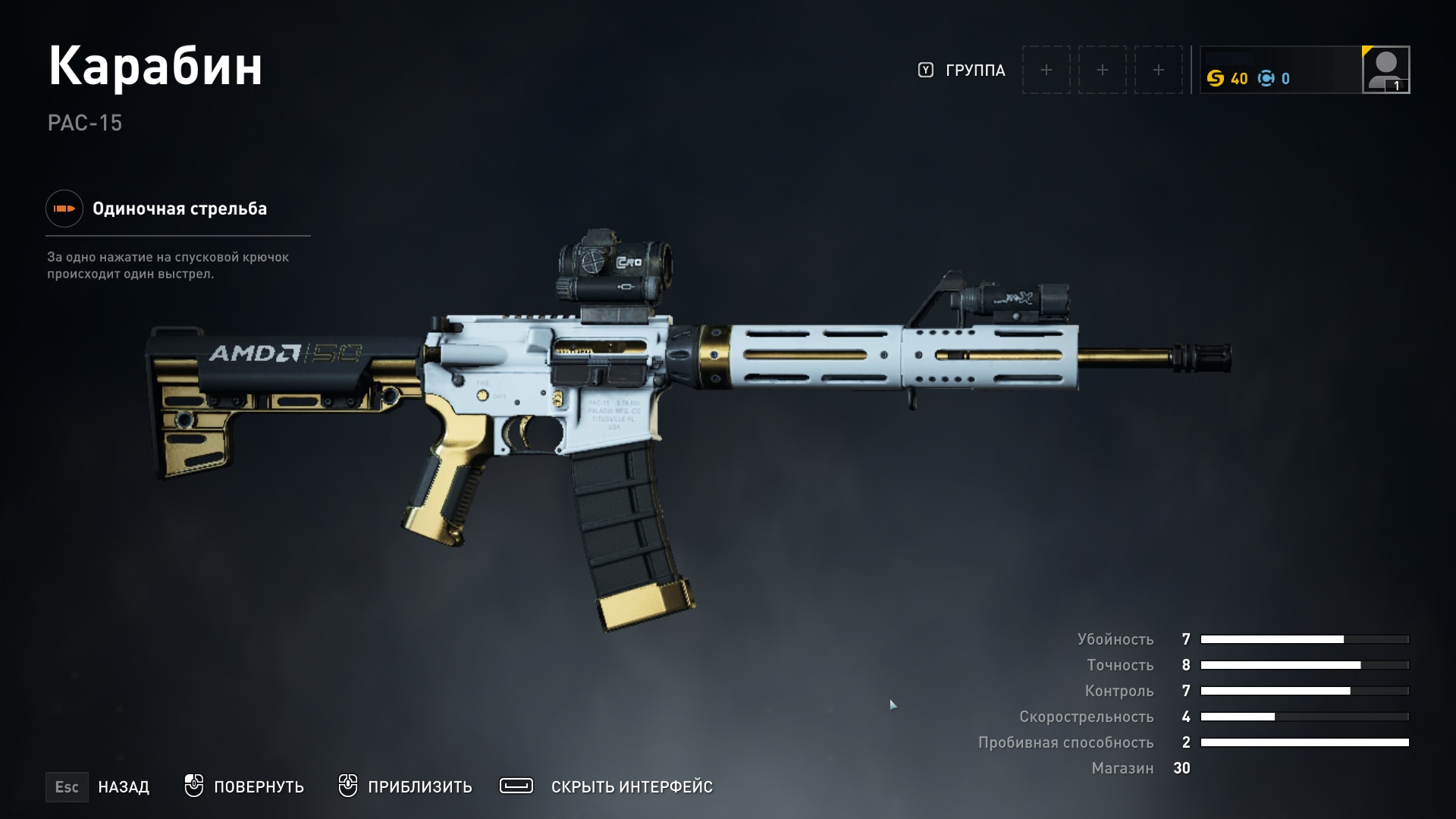Click the keyboard icon before СКРЫТЬ ИНТЕРФЕЙС

point(516,786)
